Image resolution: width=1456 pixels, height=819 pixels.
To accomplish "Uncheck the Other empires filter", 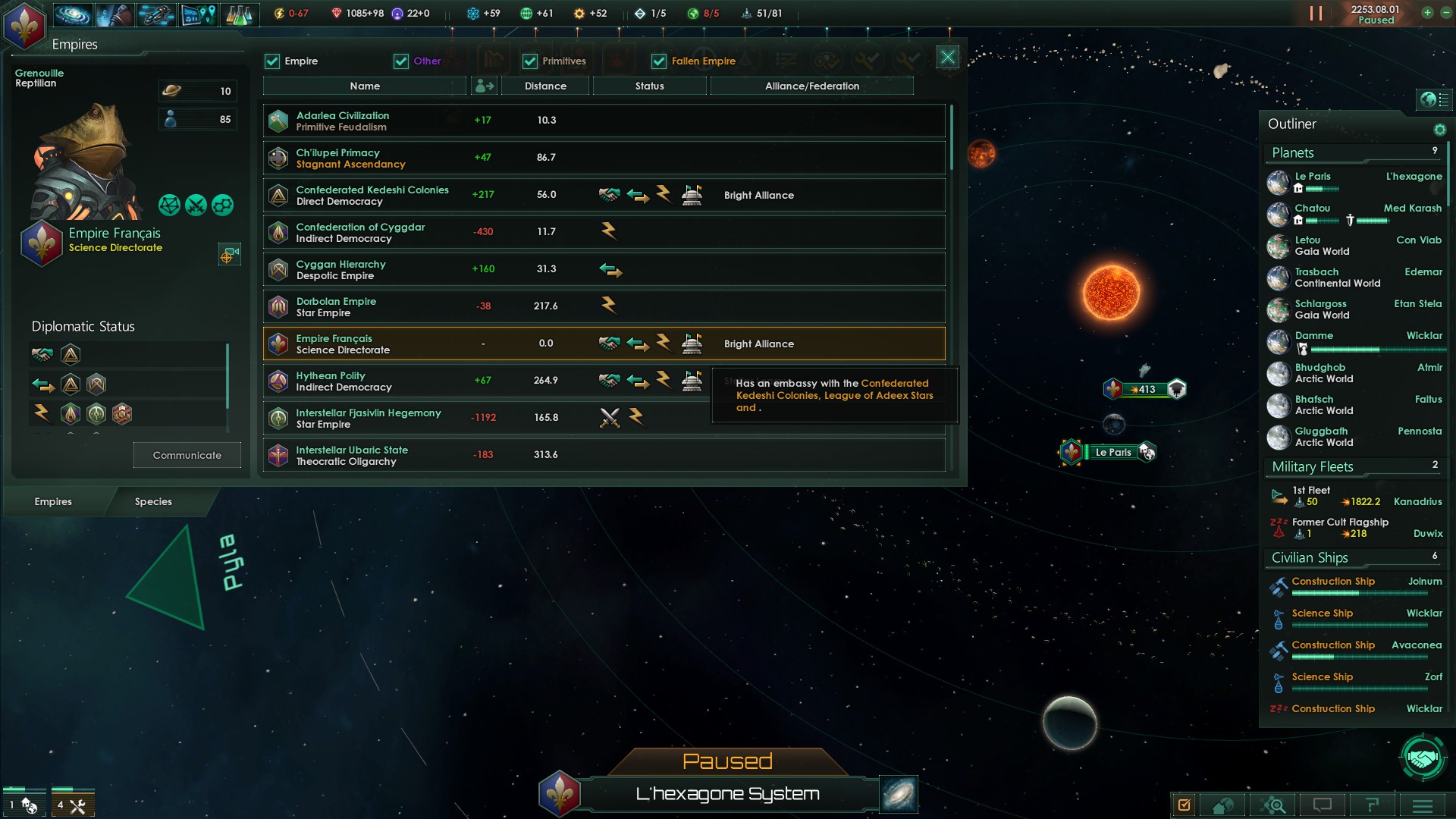I will (x=401, y=61).
